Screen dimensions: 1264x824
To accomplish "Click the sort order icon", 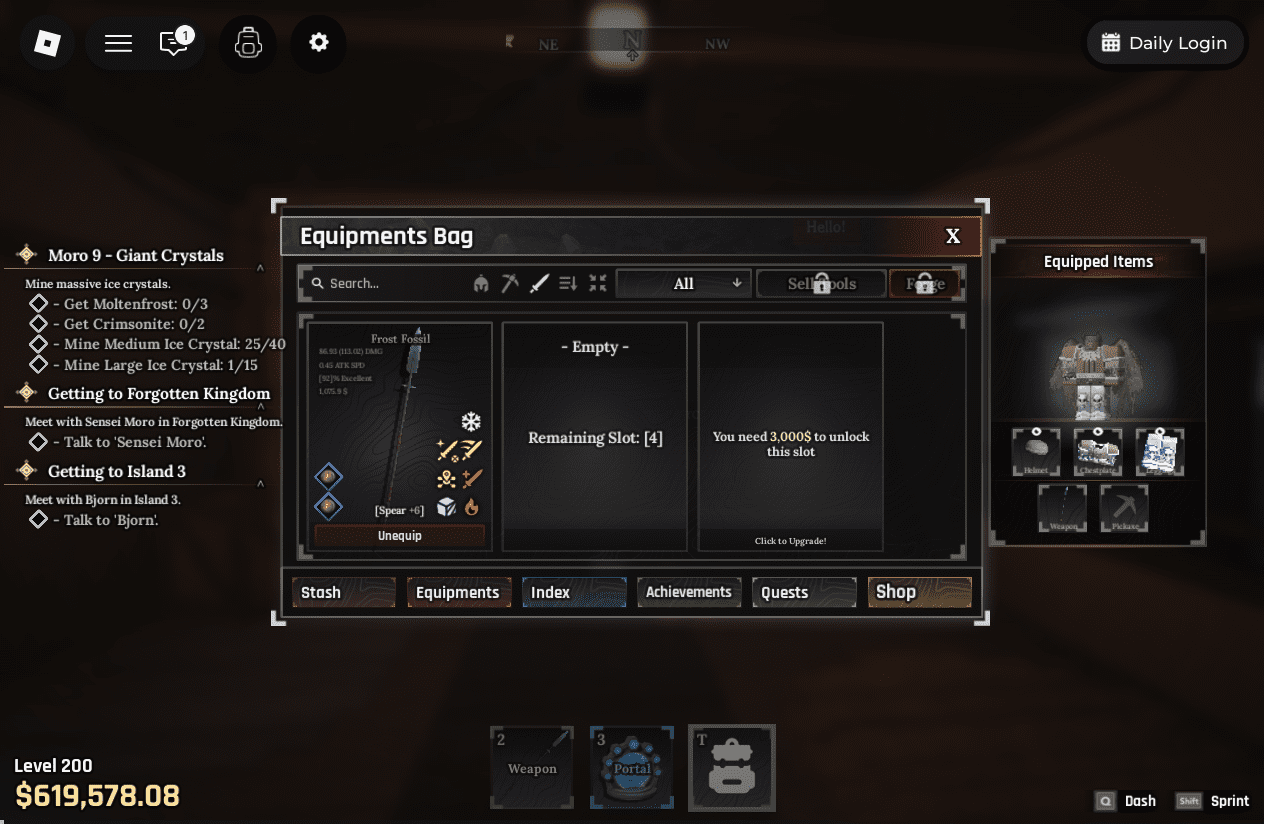I will pyautogui.click(x=568, y=284).
